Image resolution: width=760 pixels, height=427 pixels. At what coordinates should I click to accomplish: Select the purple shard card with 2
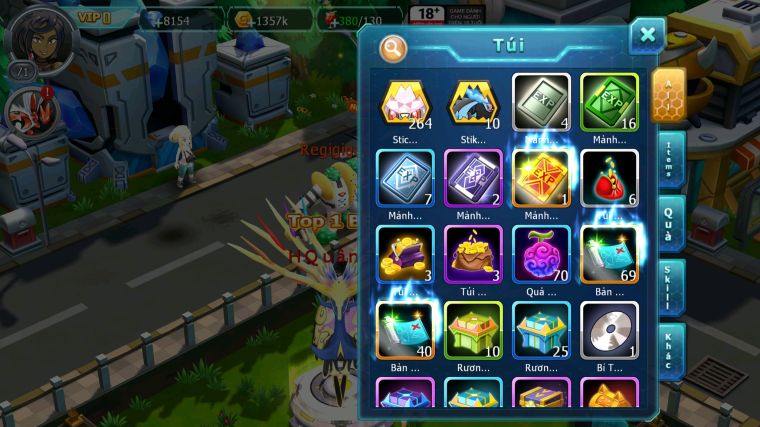tap(473, 178)
